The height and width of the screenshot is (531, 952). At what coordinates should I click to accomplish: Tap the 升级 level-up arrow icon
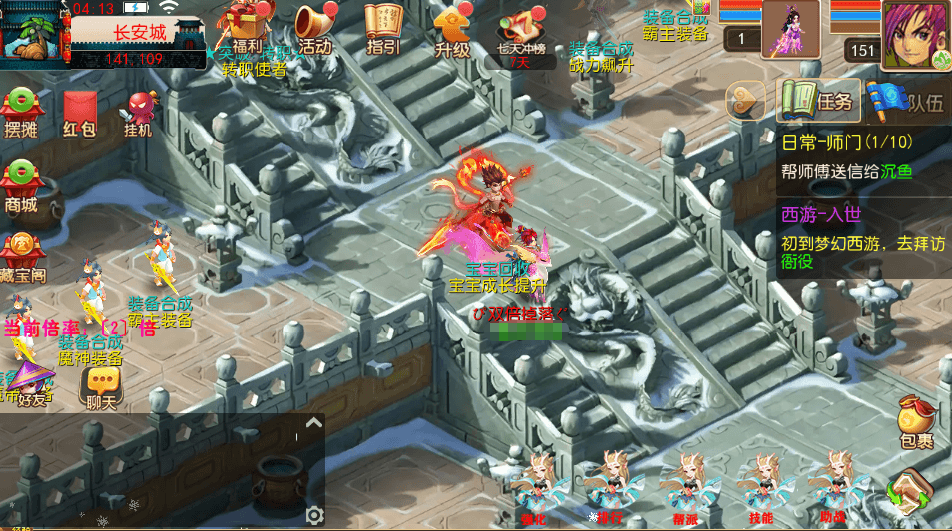(452, 29)
